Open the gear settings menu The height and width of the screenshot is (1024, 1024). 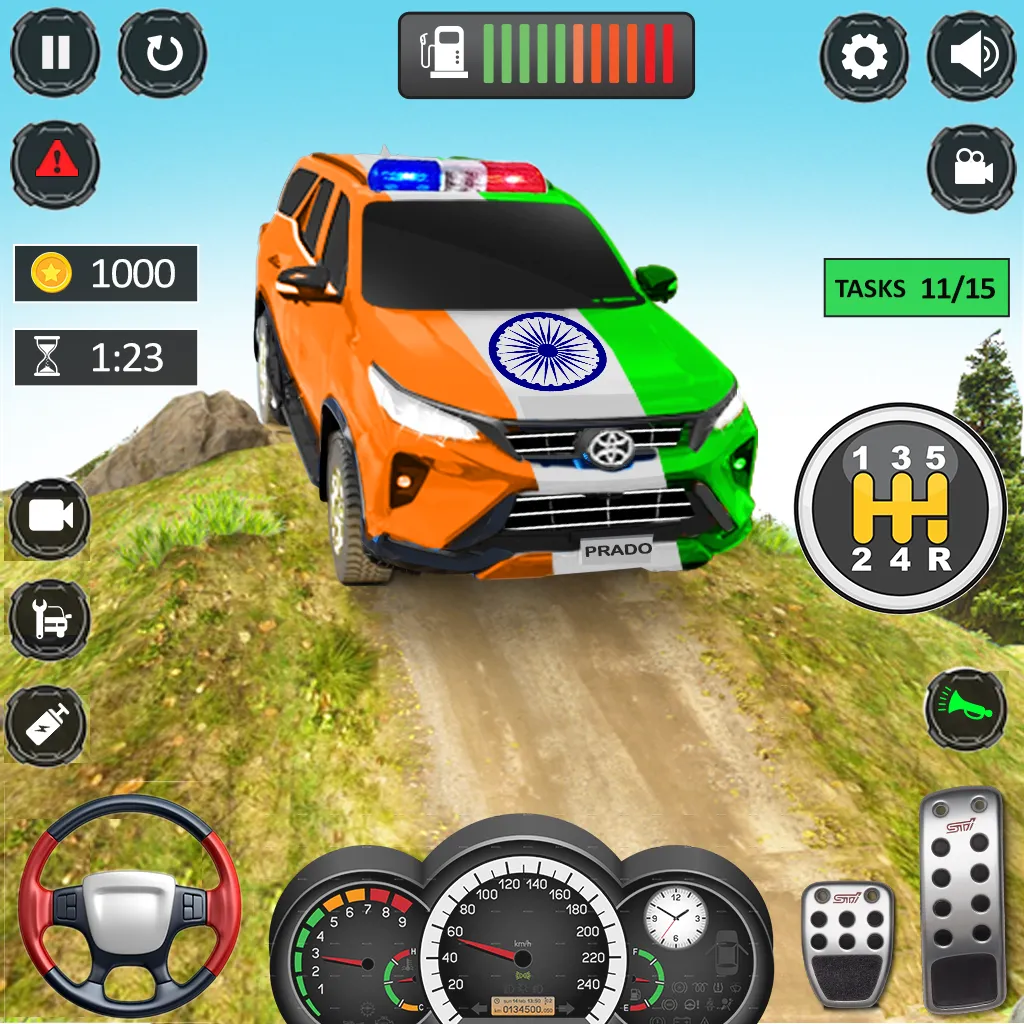(864, 56)
